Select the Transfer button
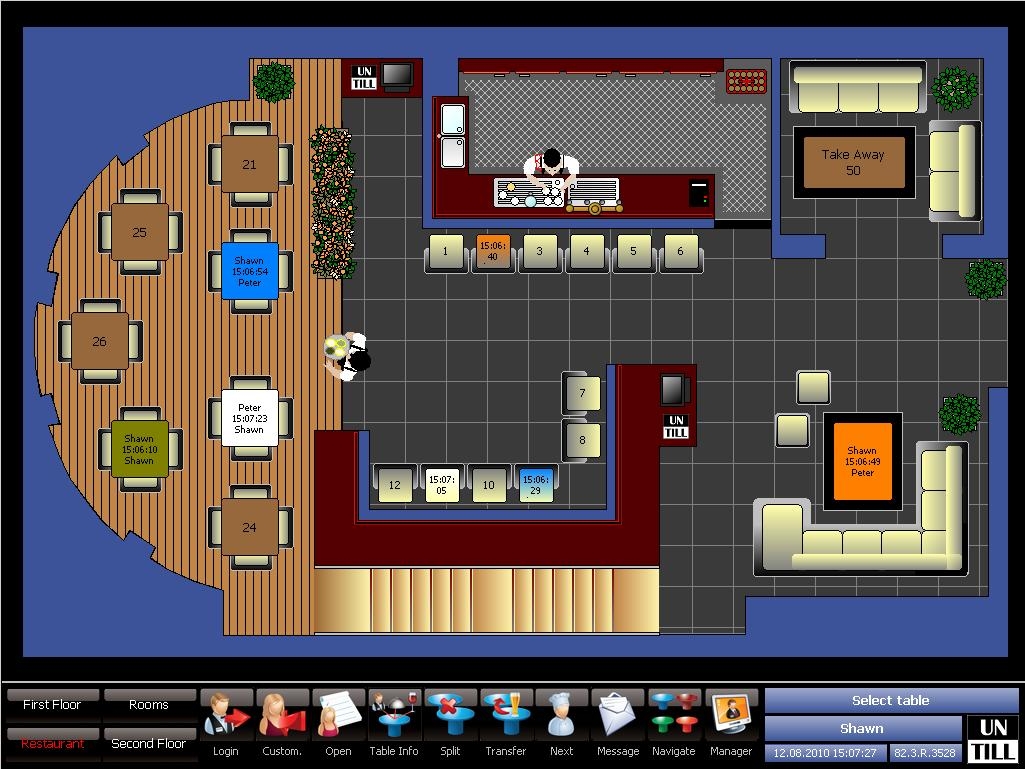This screenshot has width=1025, height=769. (506, 724)
